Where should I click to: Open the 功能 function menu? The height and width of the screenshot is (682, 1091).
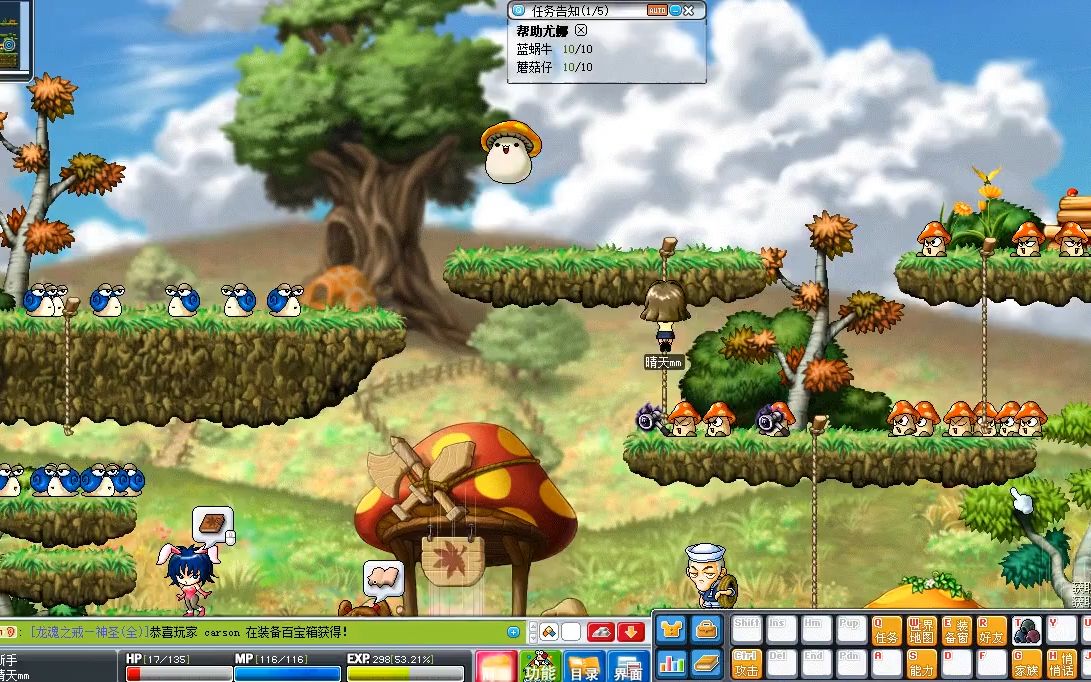pos(540,667)
